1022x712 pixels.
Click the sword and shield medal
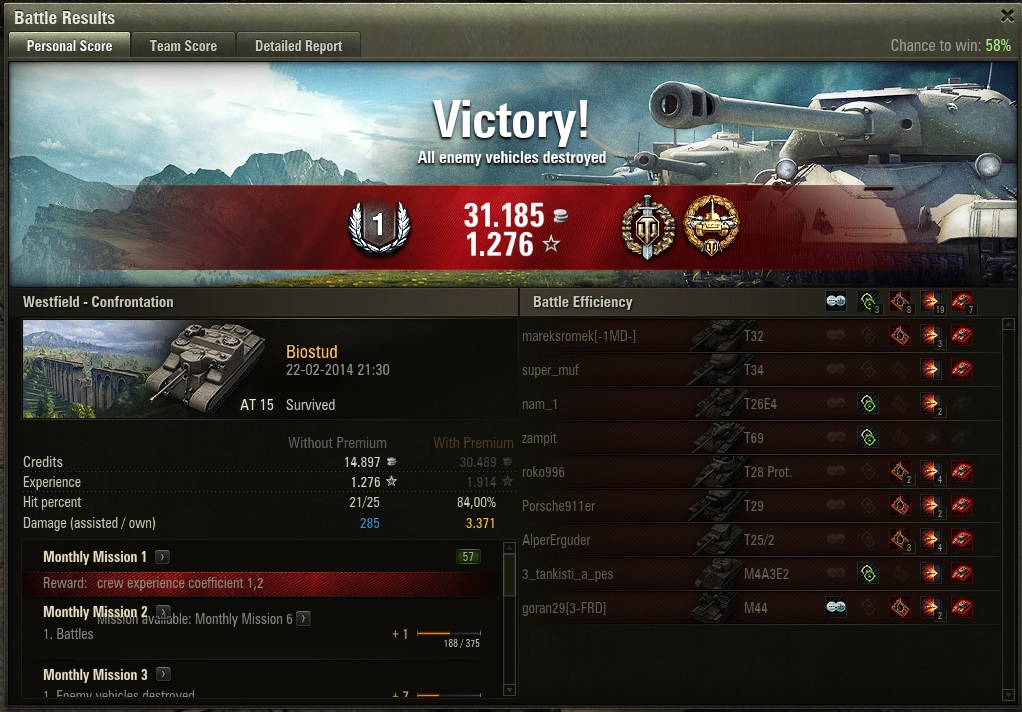coord(647,226)
